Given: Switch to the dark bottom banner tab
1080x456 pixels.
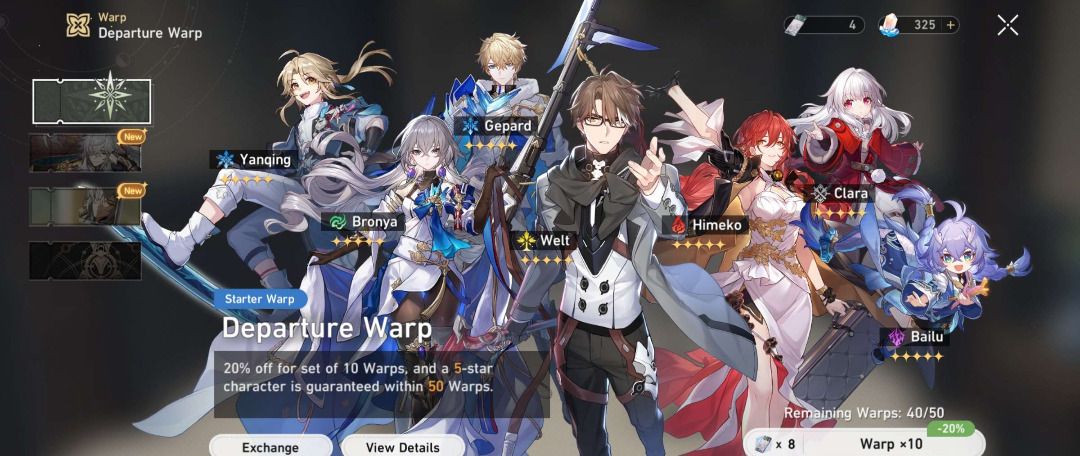Looking at the screenshot, I should (x=85, y=260).
